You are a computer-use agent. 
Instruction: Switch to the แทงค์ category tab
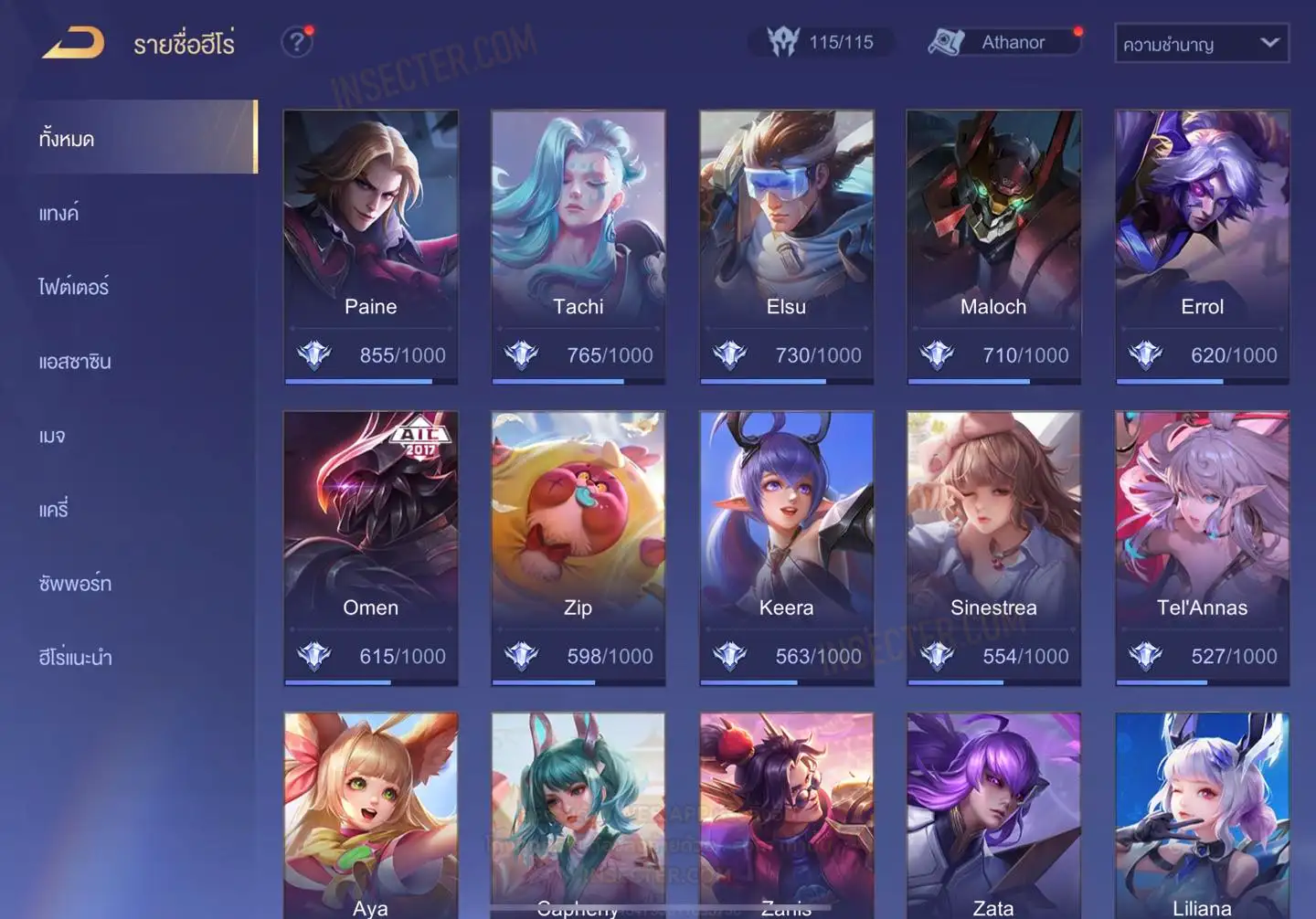point(59,214)
